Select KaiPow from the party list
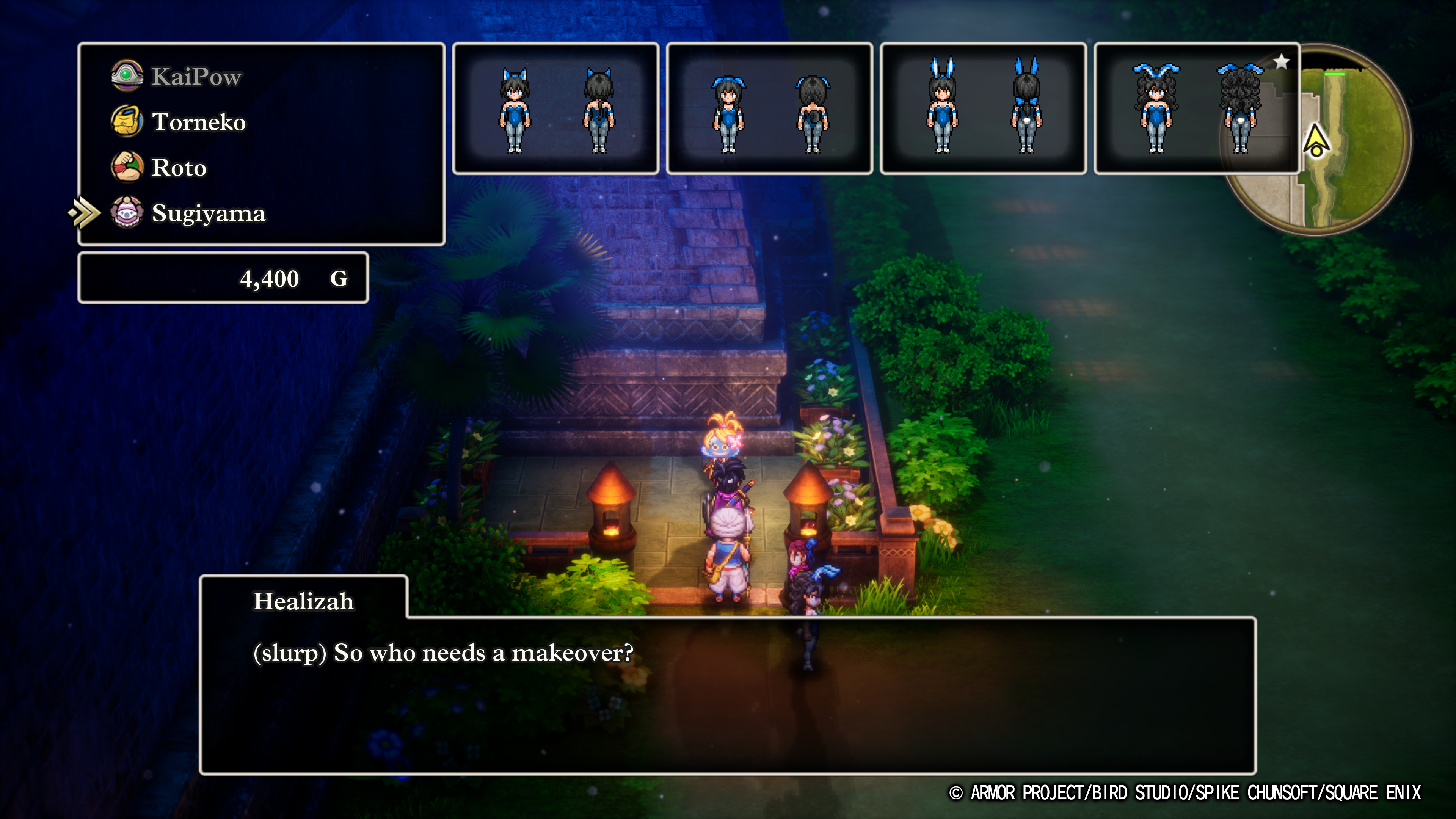The width and height of the screenshot is (1456, 819). 196,76
